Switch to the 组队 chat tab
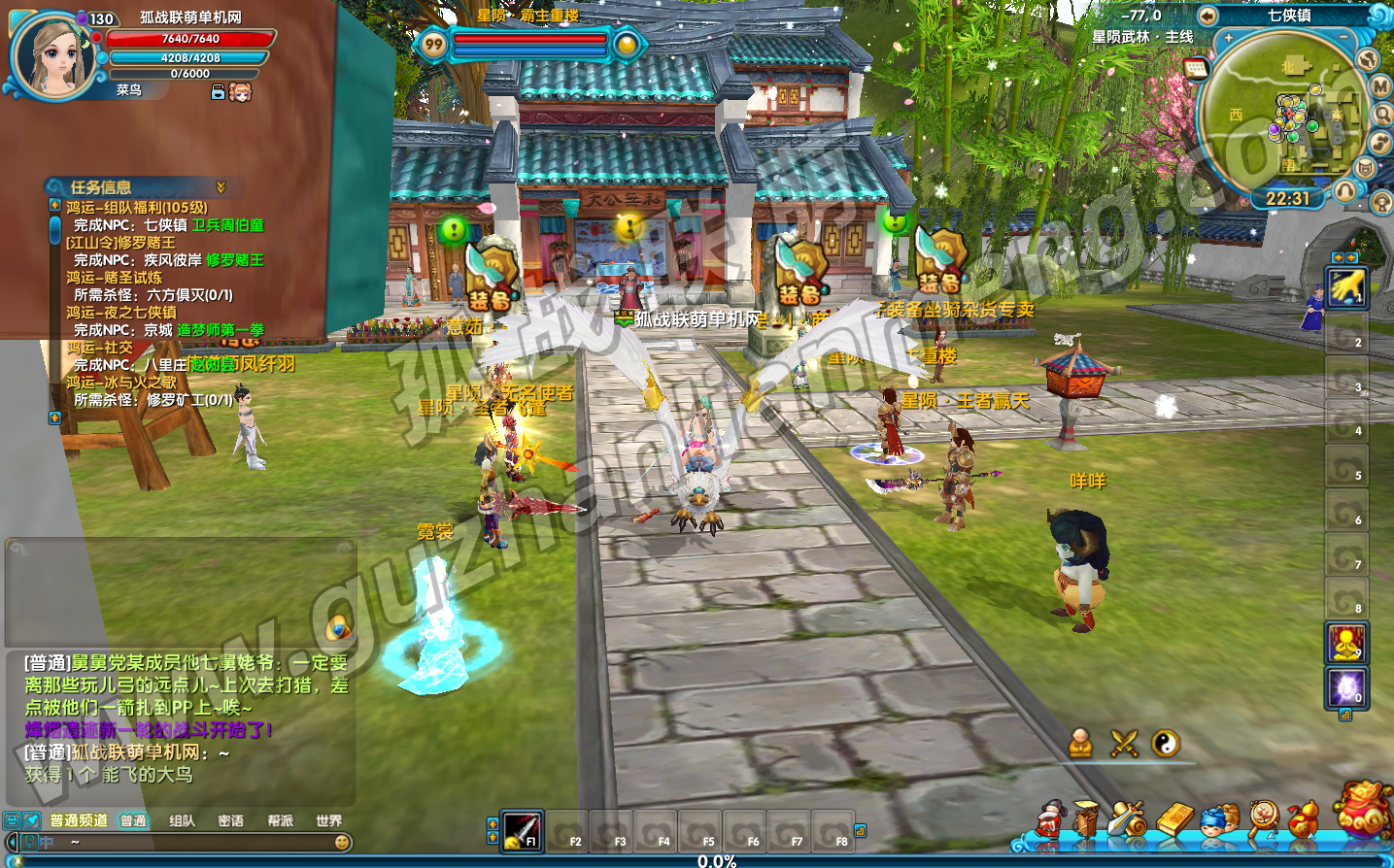The image size is (1394, 868). (182, 821)
